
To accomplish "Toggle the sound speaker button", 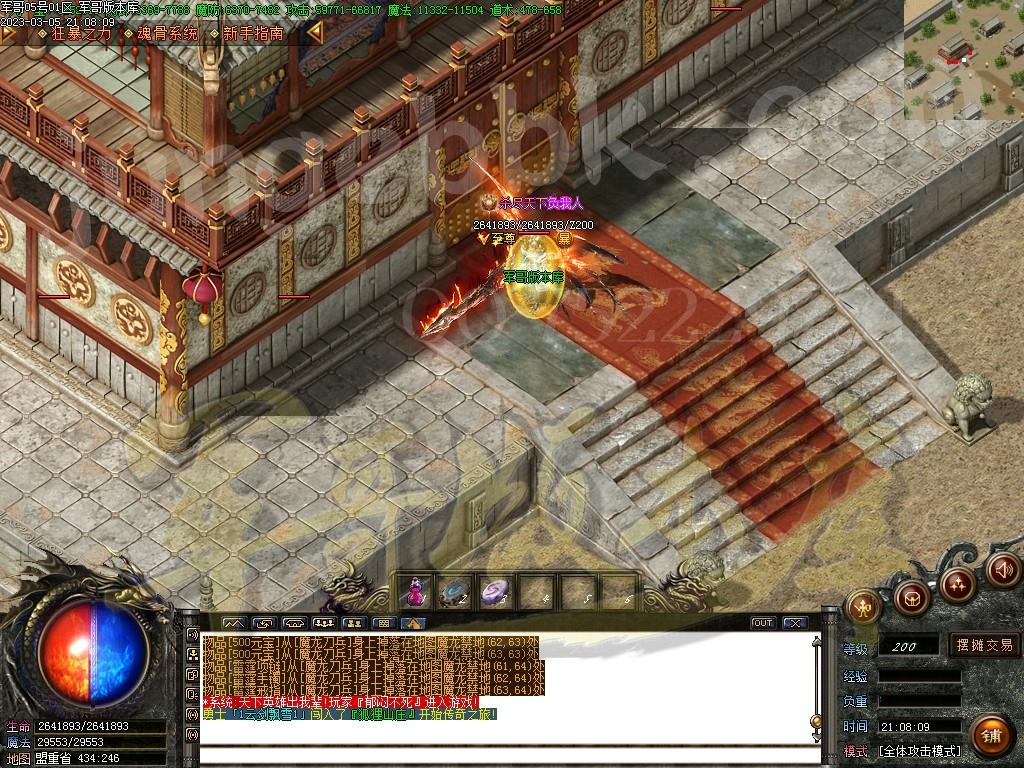I will (1003, 569).
